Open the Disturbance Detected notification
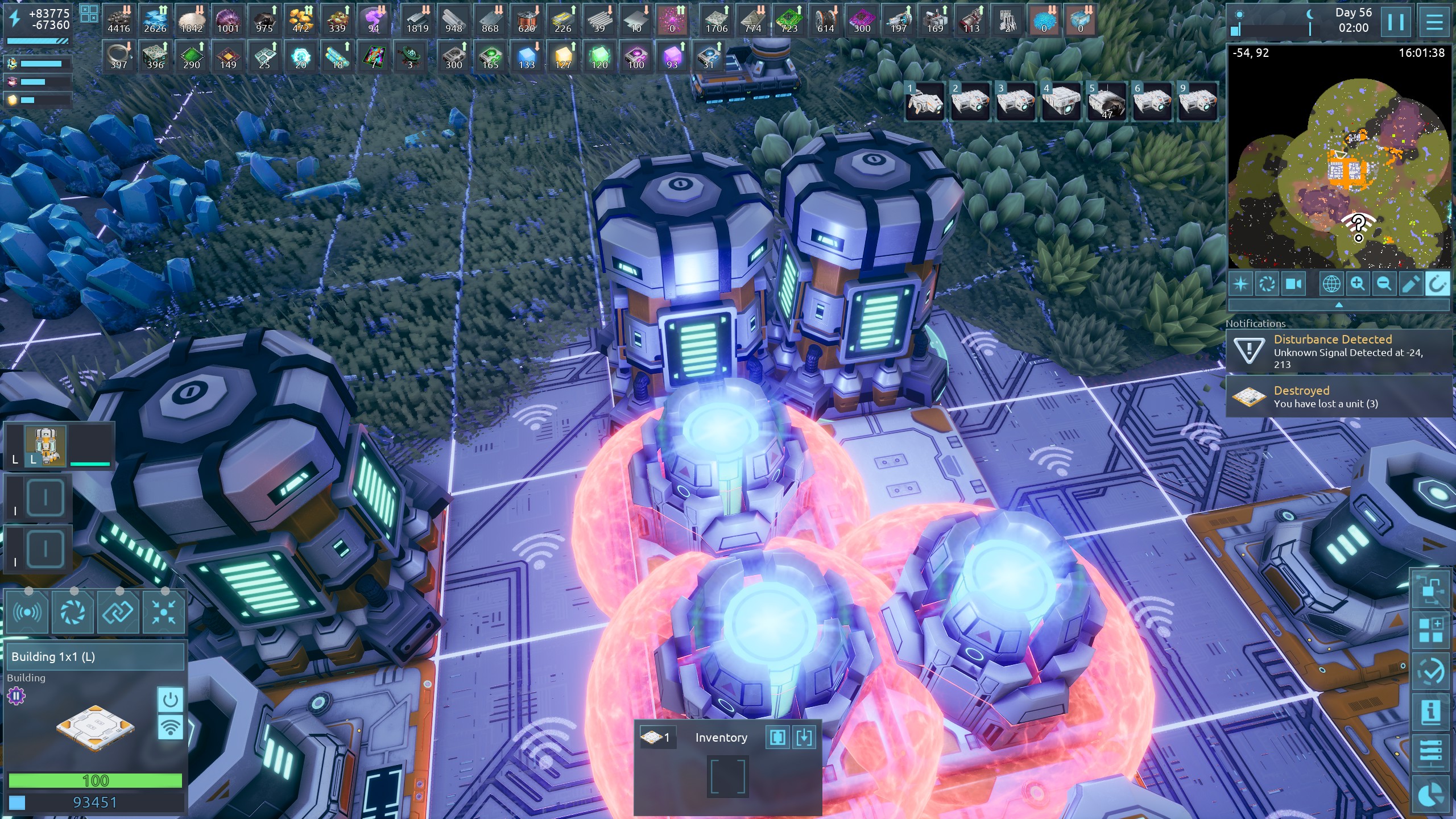1456x819 pixels. [x=1339, y=351]
